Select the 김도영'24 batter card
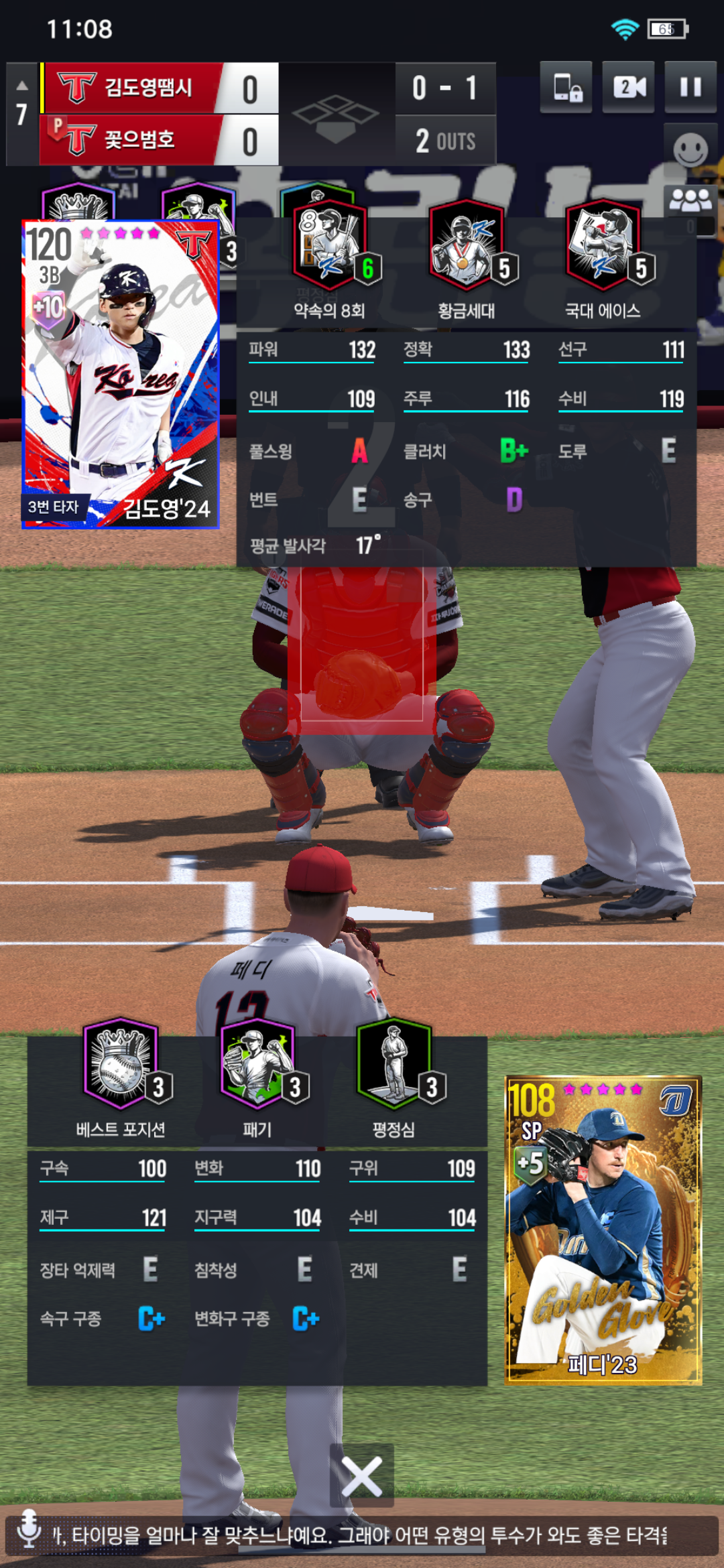This screenshot has height=1568, width=724. click(121, 374)
